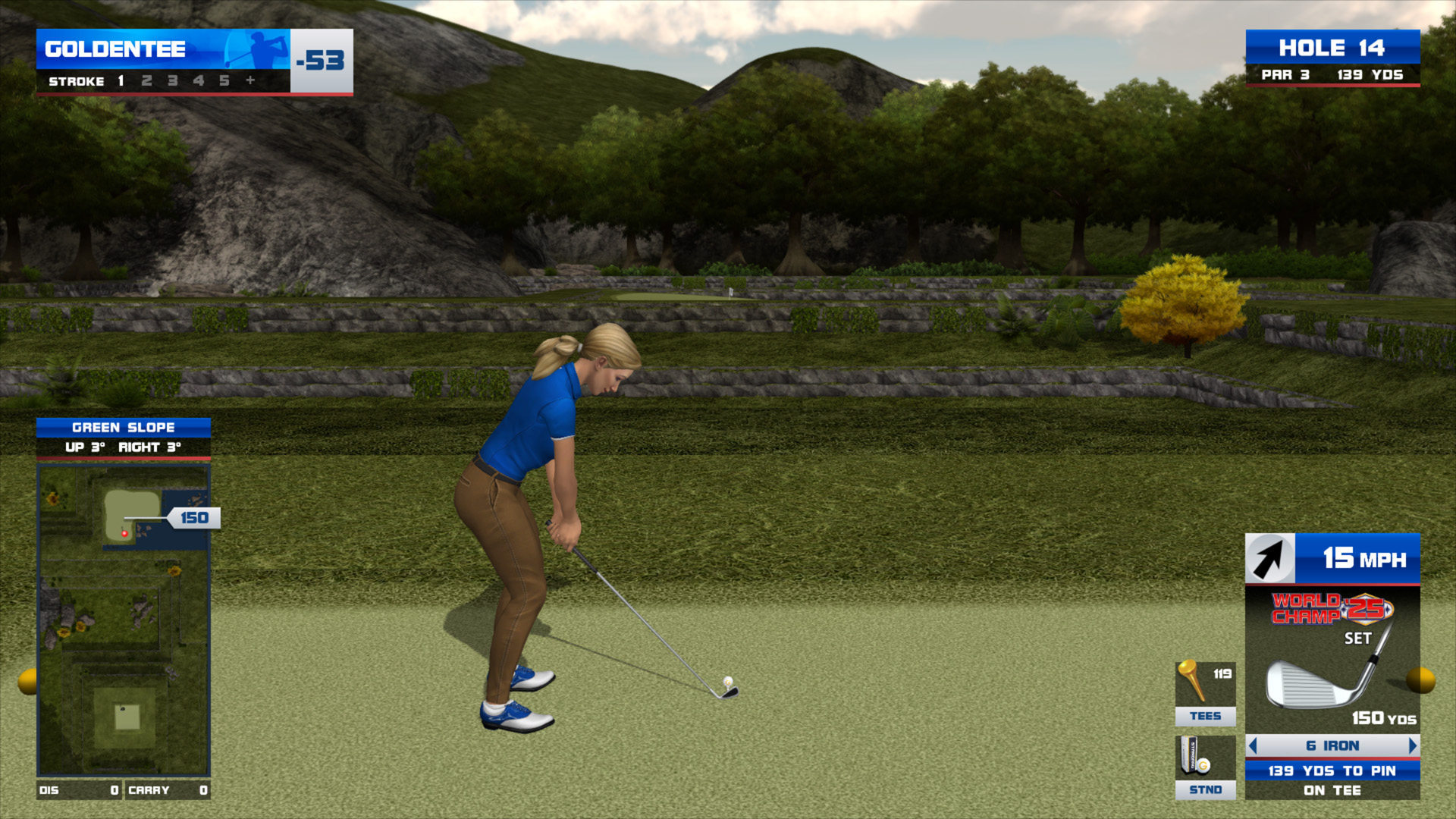Click the wind direction arrow indicator
This screenshot has height=819, width=1456.
tap(1270, 559)
